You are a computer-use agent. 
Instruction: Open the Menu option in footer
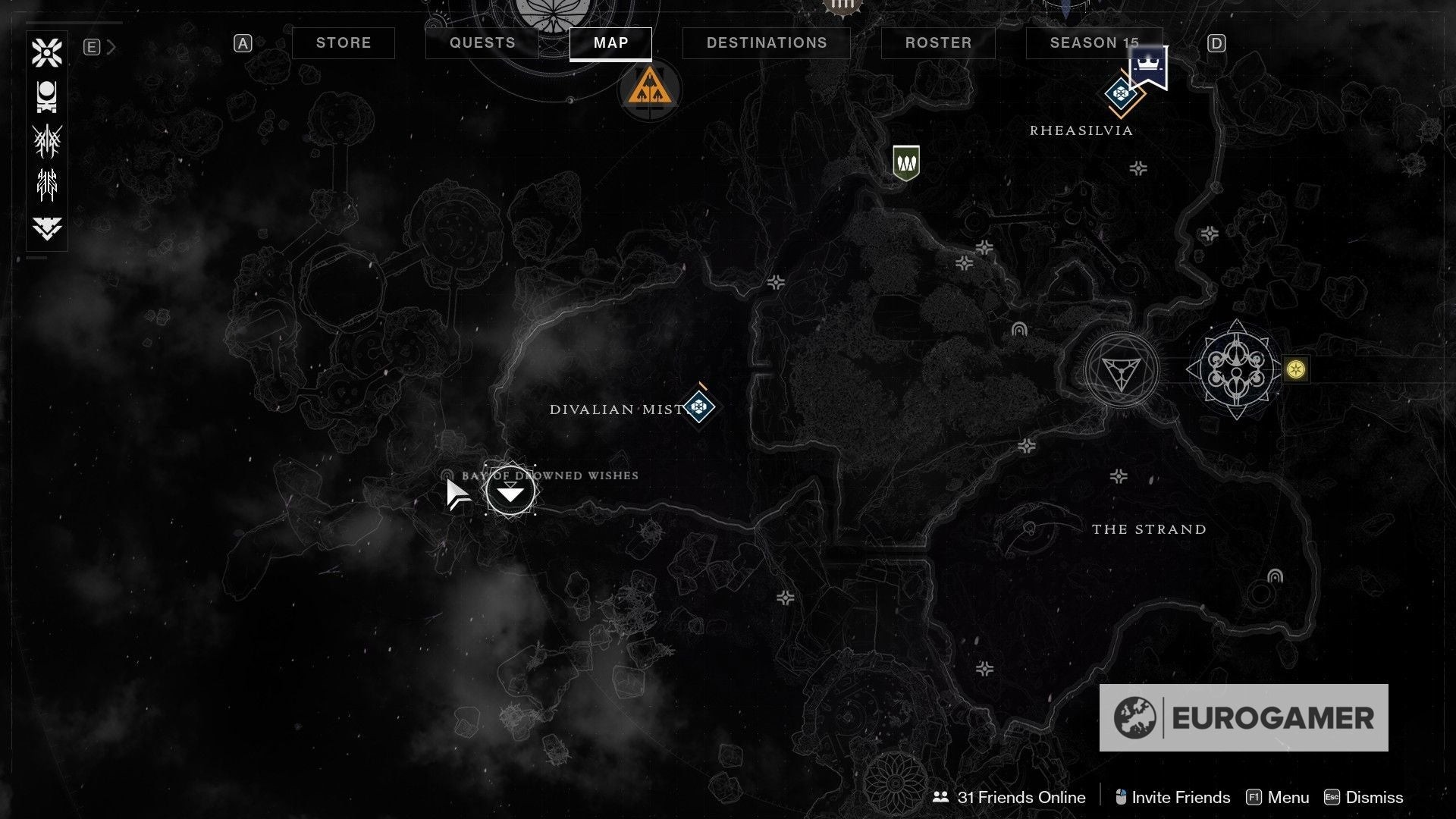(1279, 797)
